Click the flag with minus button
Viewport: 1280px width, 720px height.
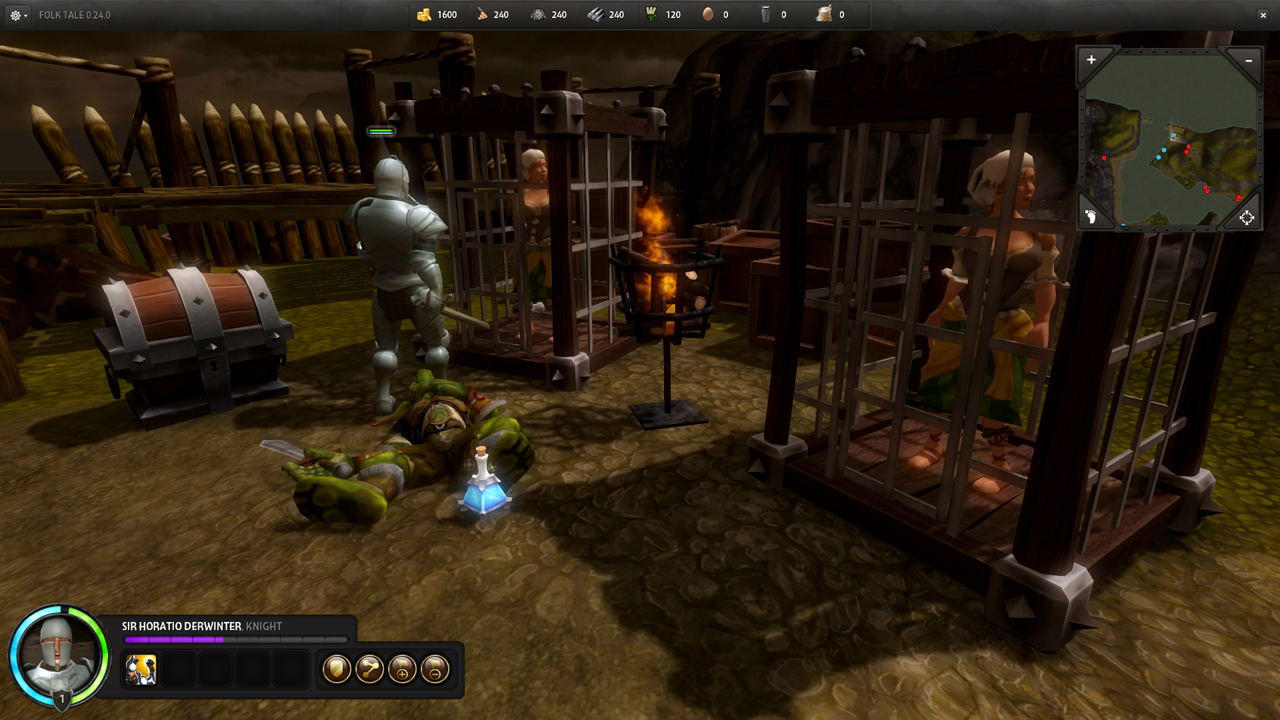tap(435, 669)
